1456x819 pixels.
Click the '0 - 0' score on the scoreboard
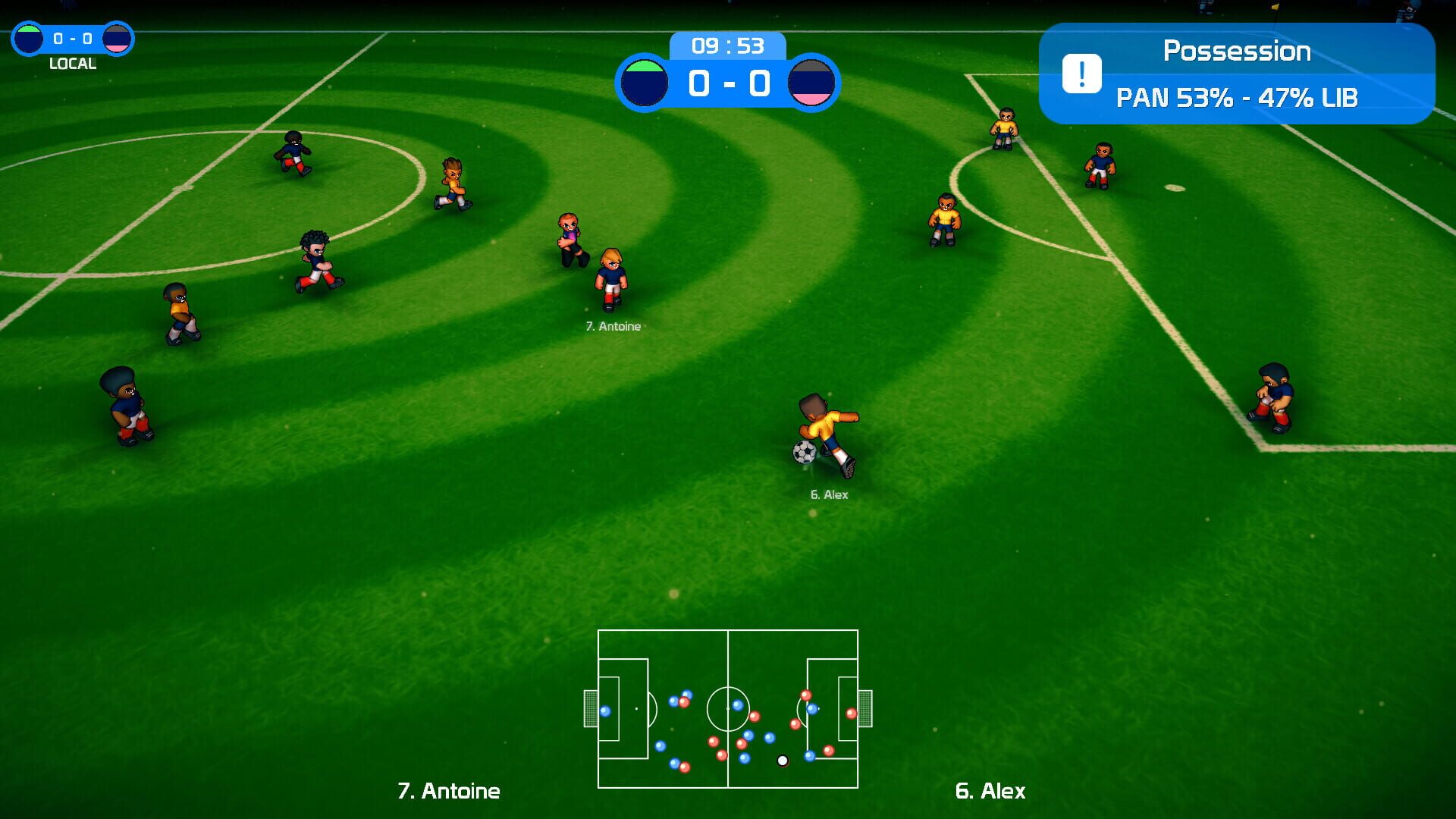pos(730,83)
